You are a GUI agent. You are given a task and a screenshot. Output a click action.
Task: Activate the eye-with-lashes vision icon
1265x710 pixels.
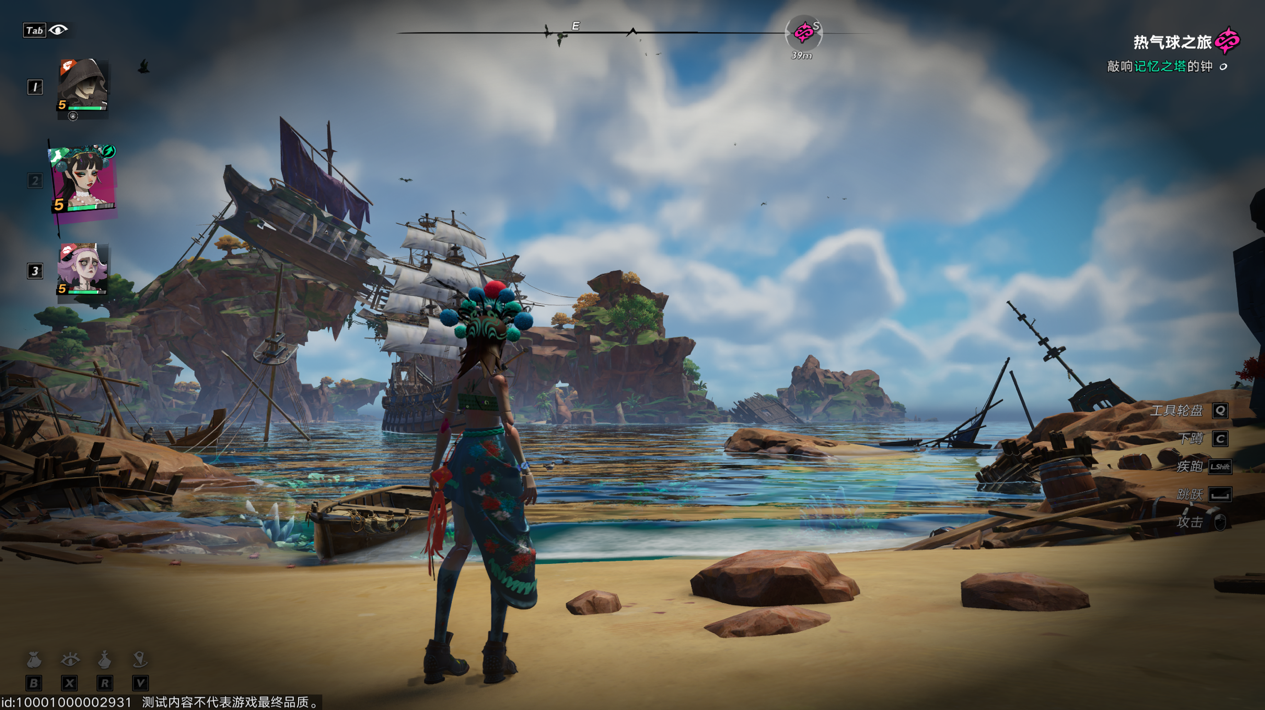pos(69,659)
